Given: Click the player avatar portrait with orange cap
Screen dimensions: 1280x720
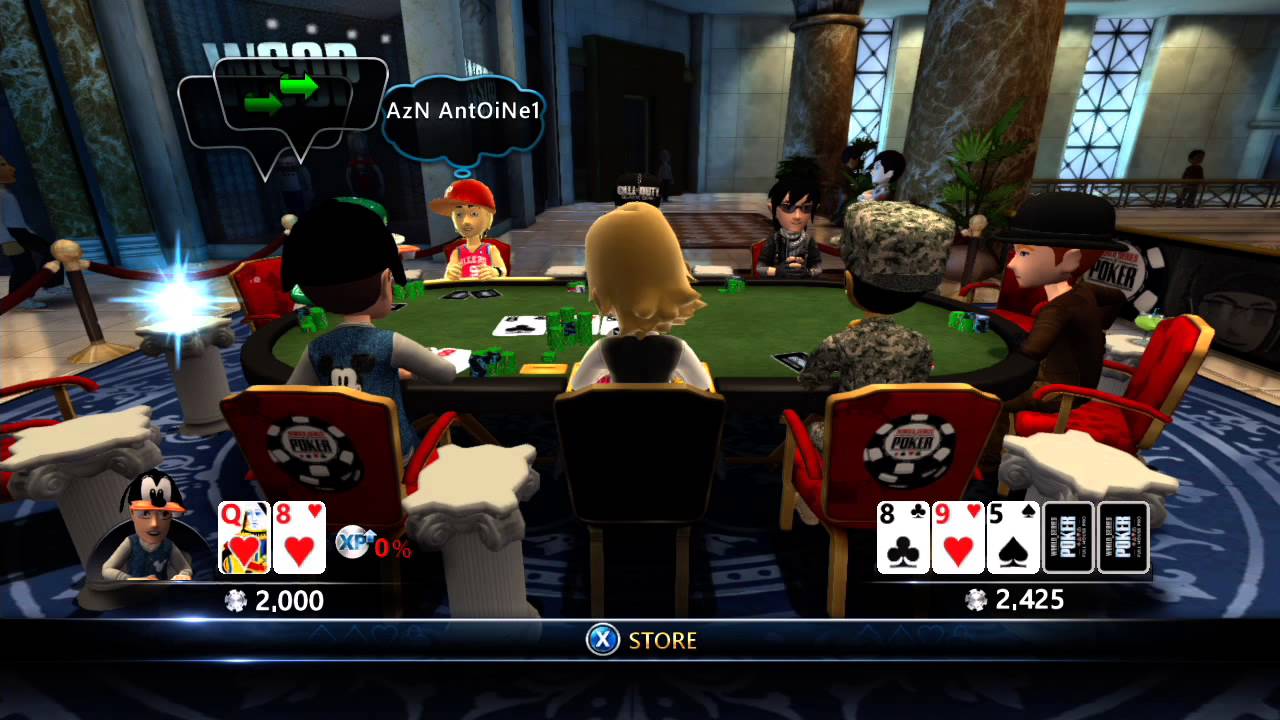Looking at the screenshot, I should pos(154,527).
